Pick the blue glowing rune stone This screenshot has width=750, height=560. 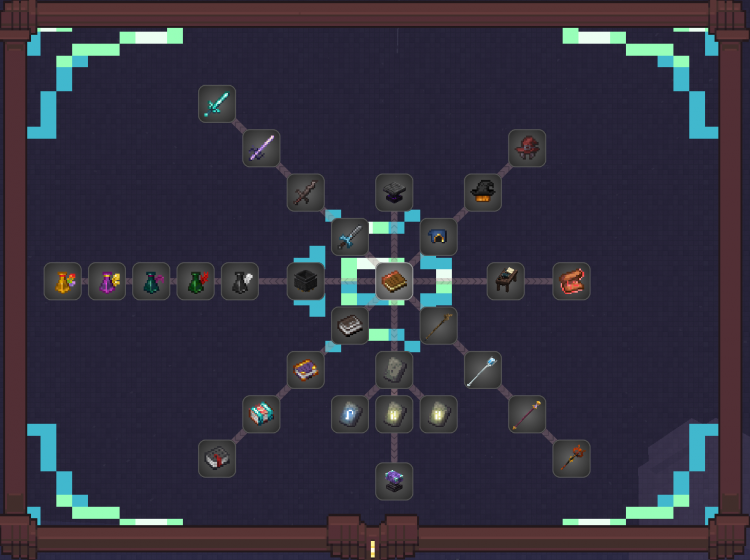click(x=350, y=414)
